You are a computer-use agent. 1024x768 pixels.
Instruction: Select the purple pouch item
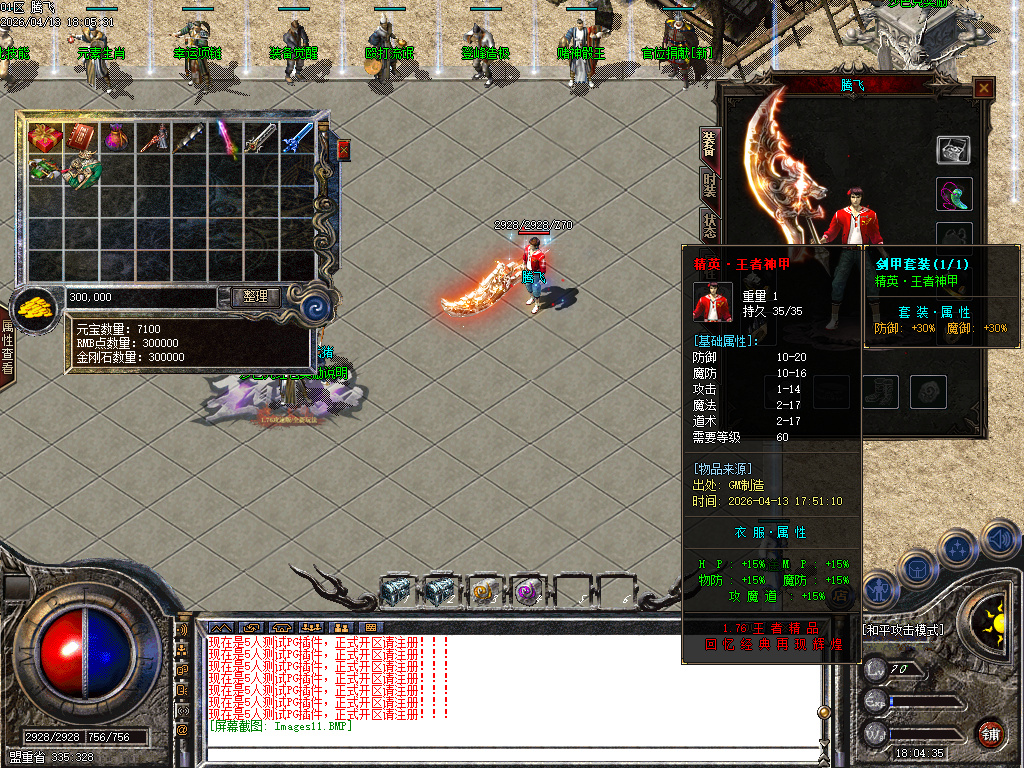point(117,138)
